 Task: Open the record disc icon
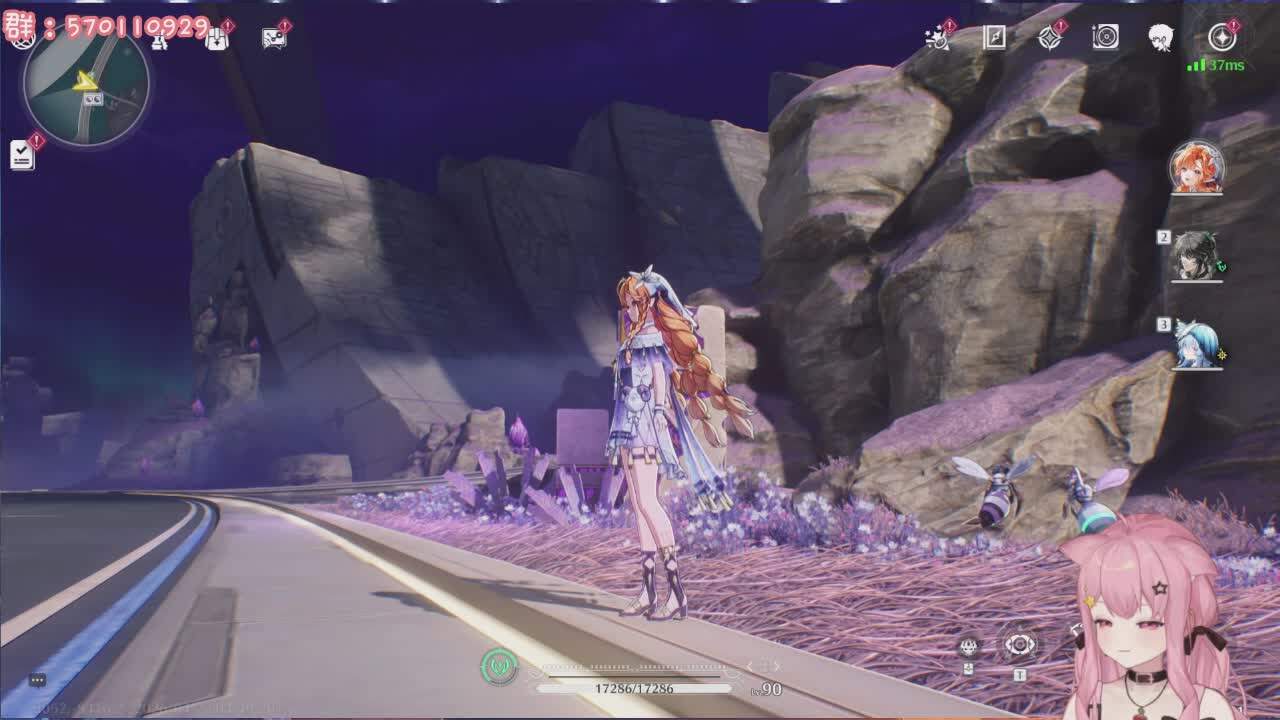tap(1105, 37)
